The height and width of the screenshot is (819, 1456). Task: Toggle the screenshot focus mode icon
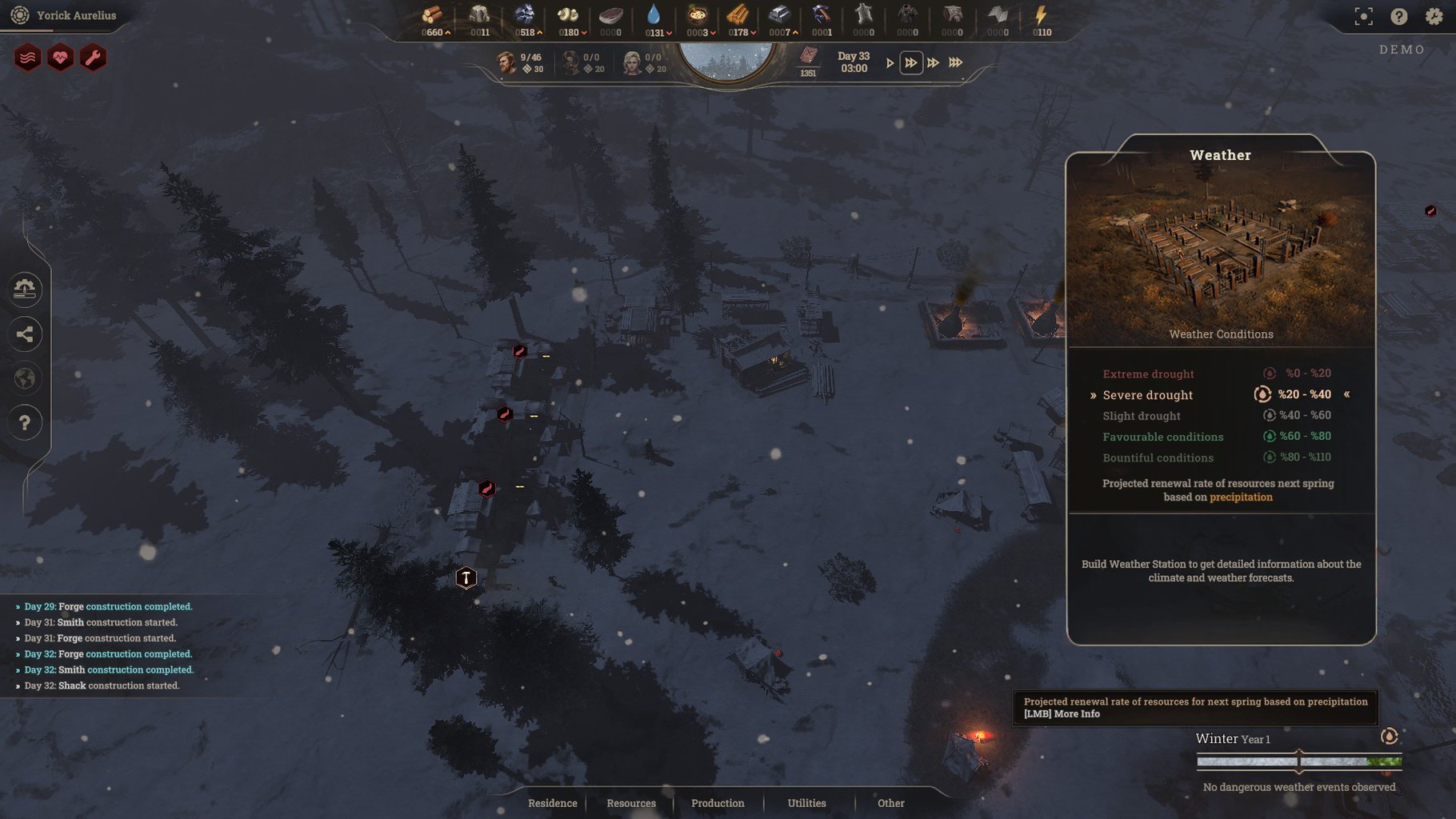(x=1363, y=16)
